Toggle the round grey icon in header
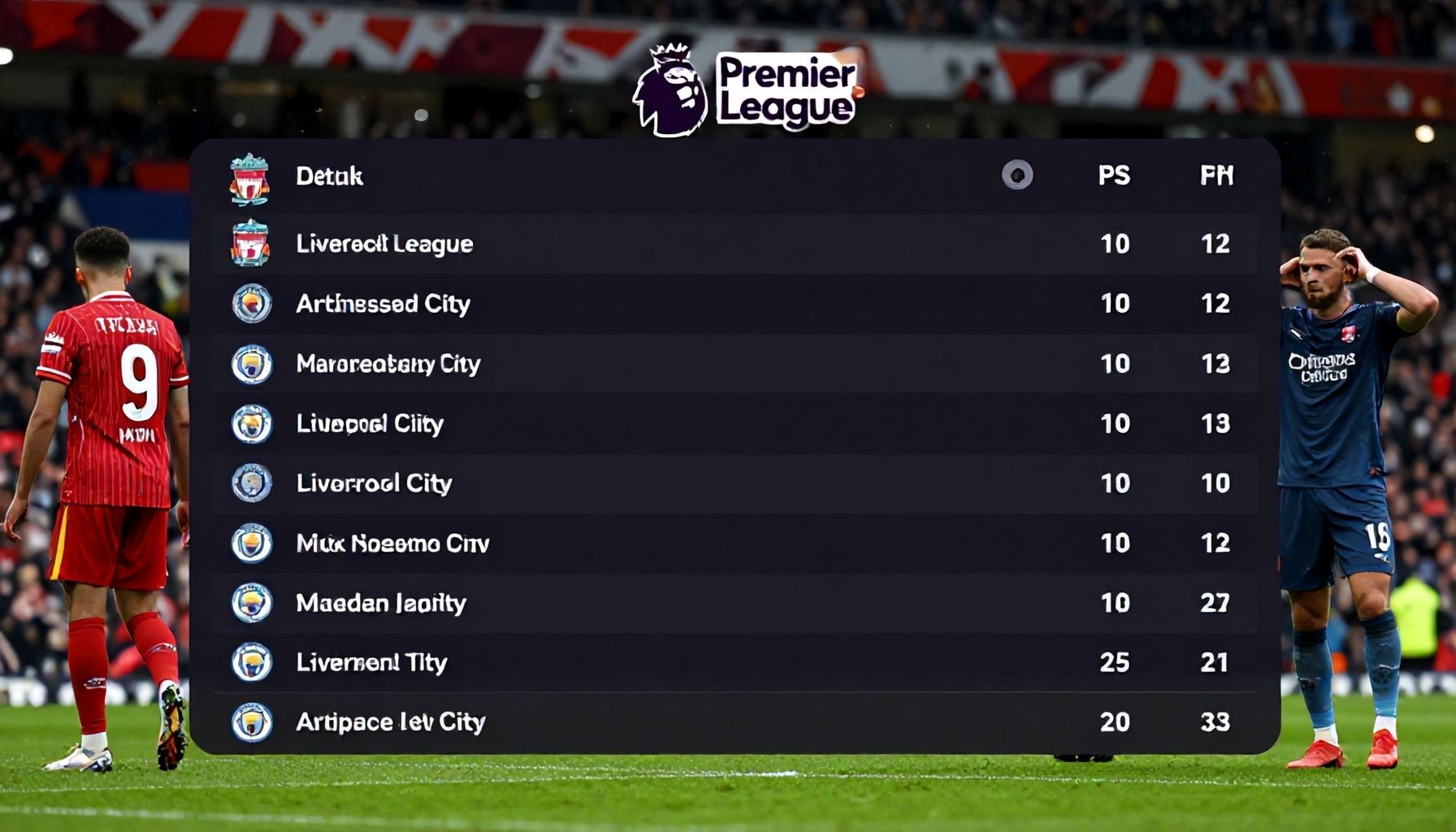Screen dimensions: 1456x832 tap(1017, 175)
